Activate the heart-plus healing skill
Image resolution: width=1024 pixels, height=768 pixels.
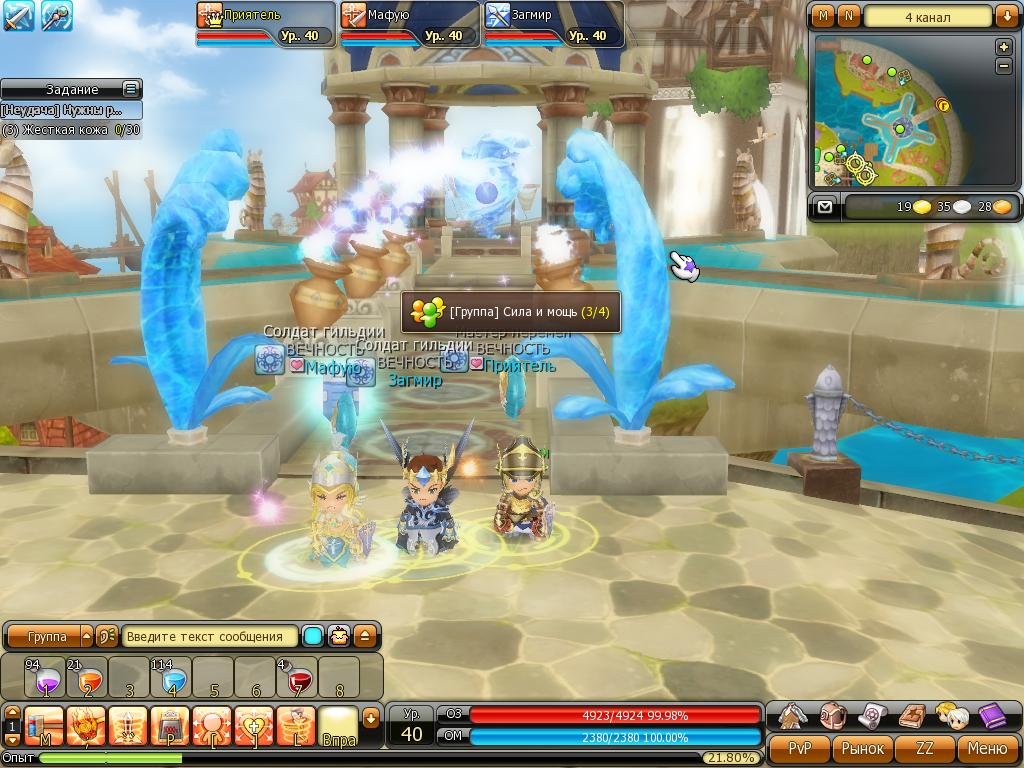(253, 725)
